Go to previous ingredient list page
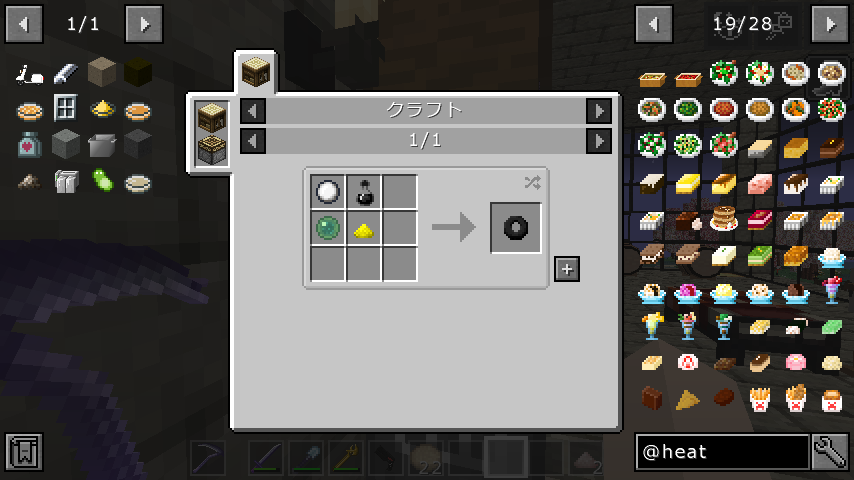Viewport: 854px width, 480px height. click(x=654, y=23)
